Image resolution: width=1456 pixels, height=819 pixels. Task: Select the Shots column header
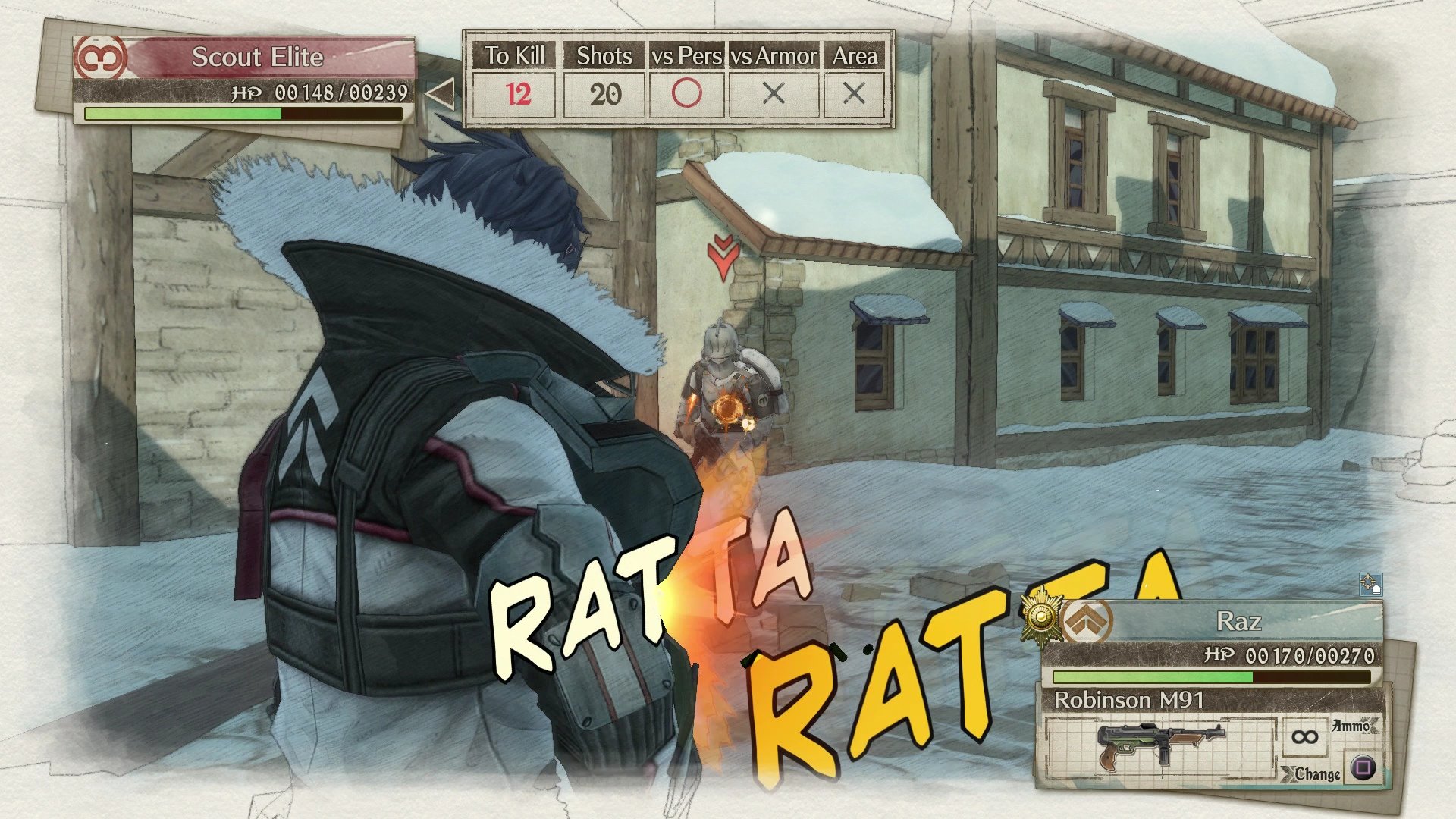click(605, 55)
